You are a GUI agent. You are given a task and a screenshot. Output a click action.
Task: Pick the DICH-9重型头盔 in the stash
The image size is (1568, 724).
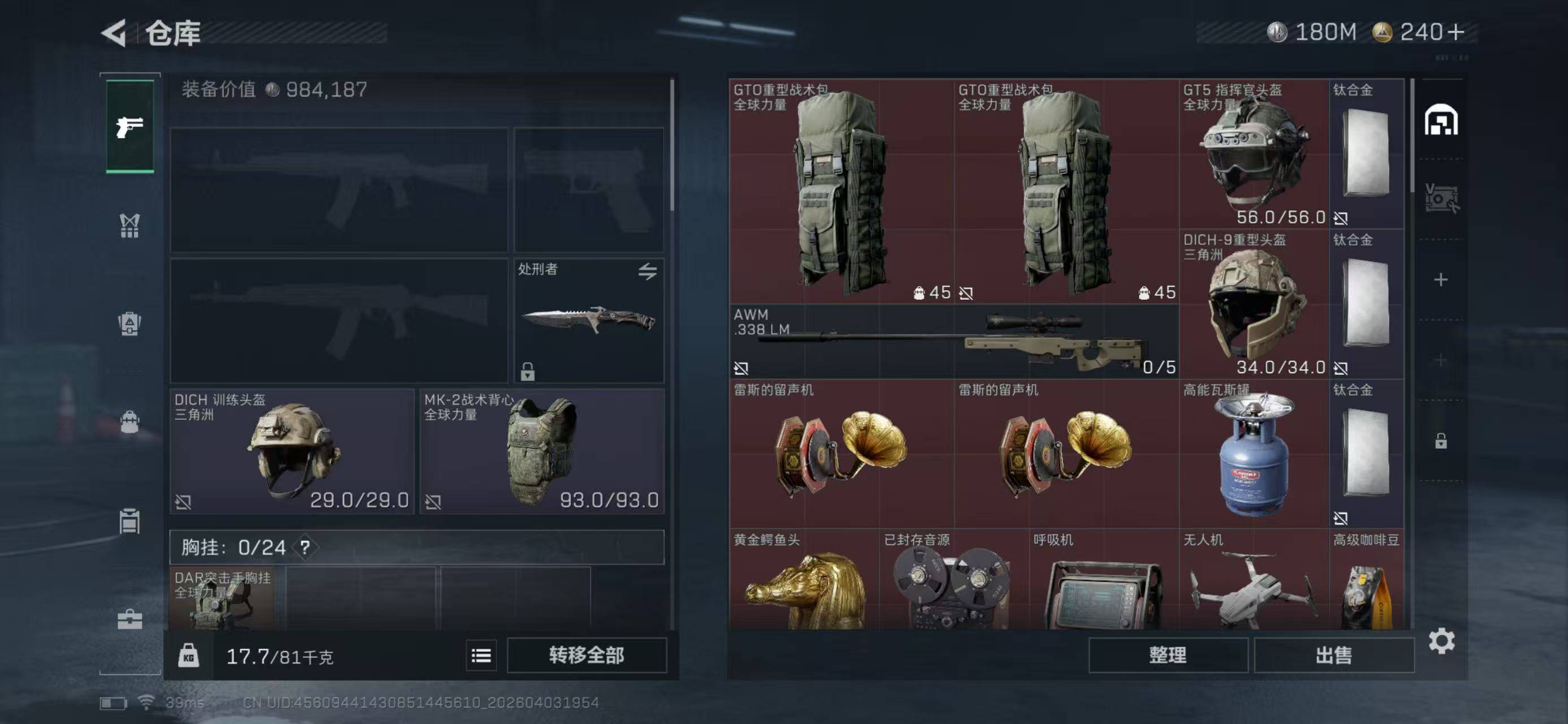tap(1253, 304)
